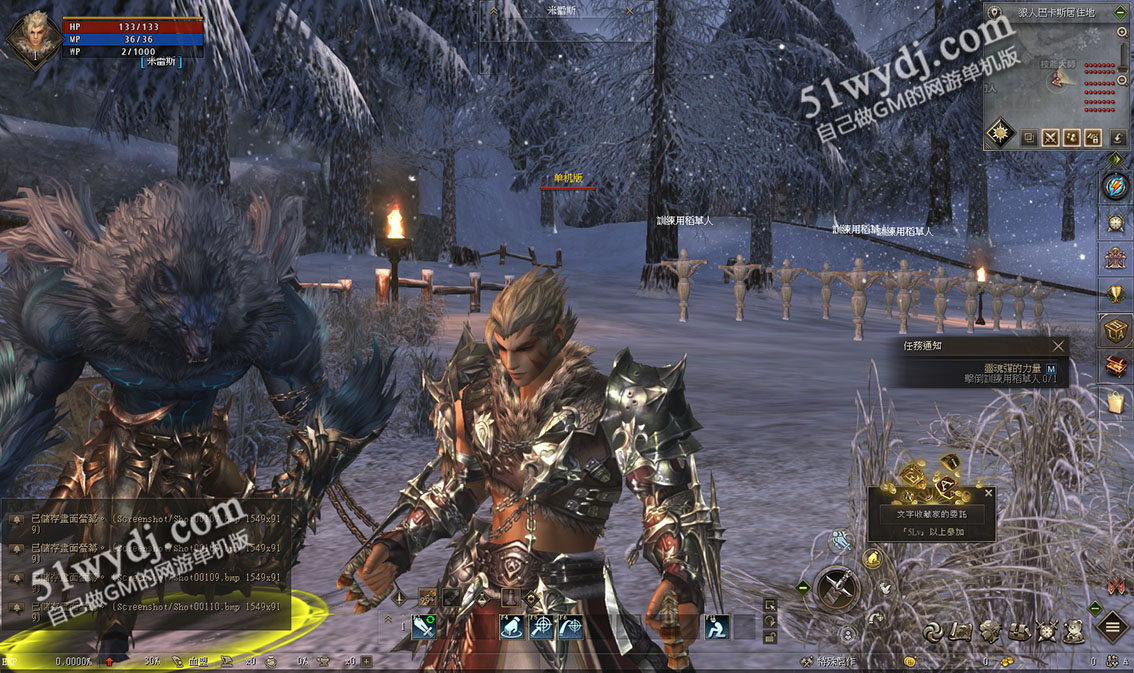Activate the pick-up hand skill
Viewport: 1134px width, 673px height.
tap(513, 627)
